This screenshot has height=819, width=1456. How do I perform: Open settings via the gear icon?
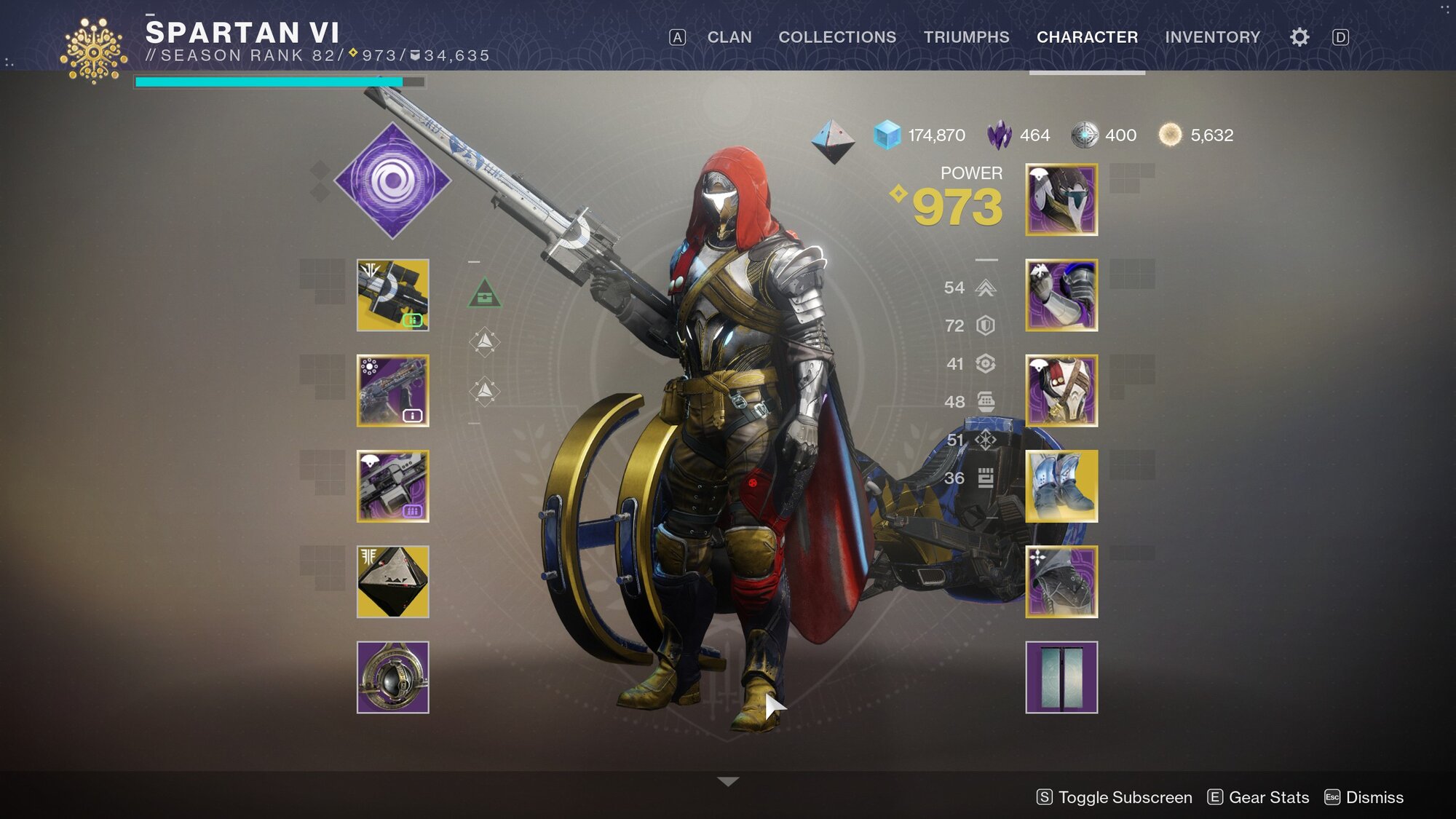click(1299, 37)
